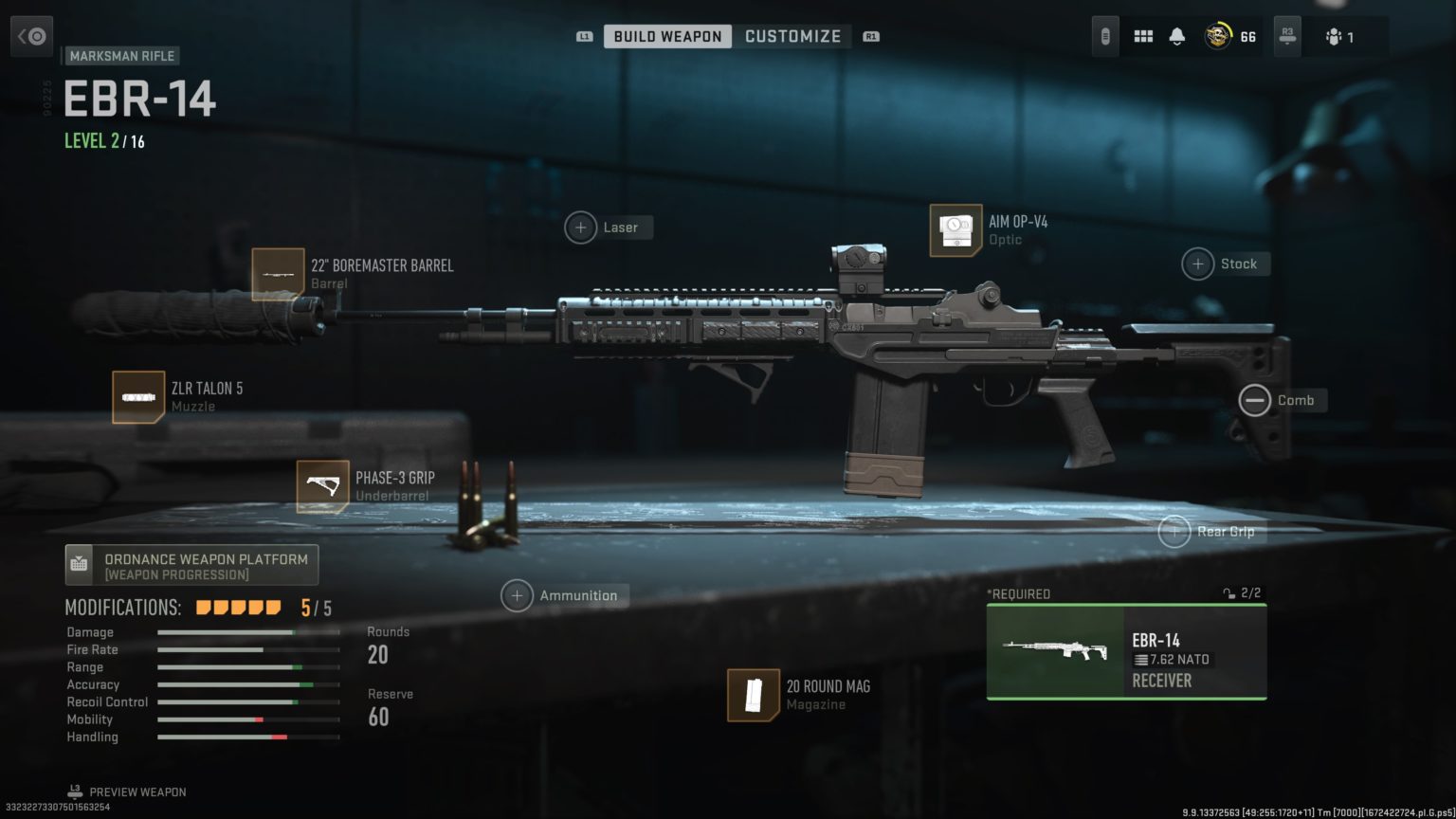Remove the Comb attachment
Image resolution: width=1456 pixels, height=819 pixels.
click(1253, 400)
